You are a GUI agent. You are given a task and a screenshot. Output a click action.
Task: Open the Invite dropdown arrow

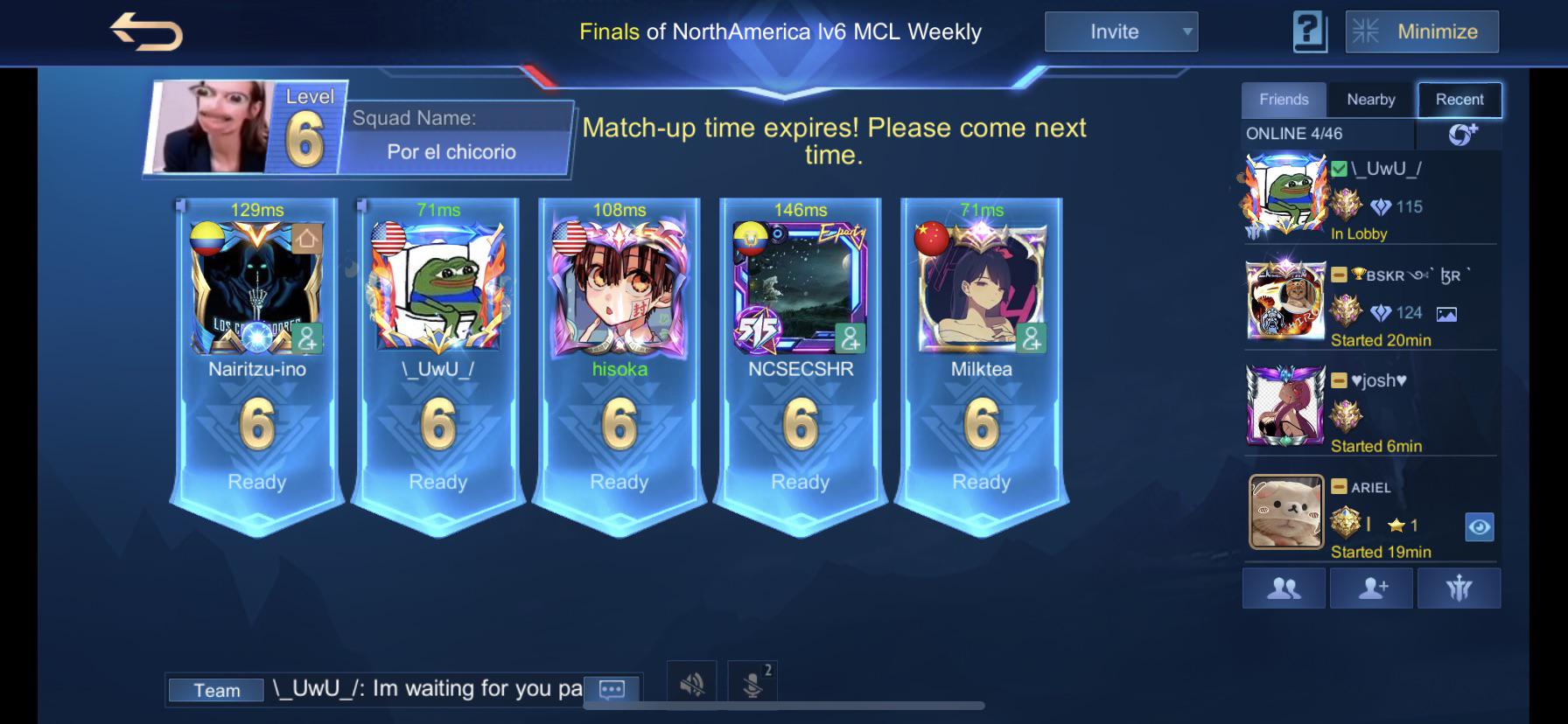tap(1188, 31)
